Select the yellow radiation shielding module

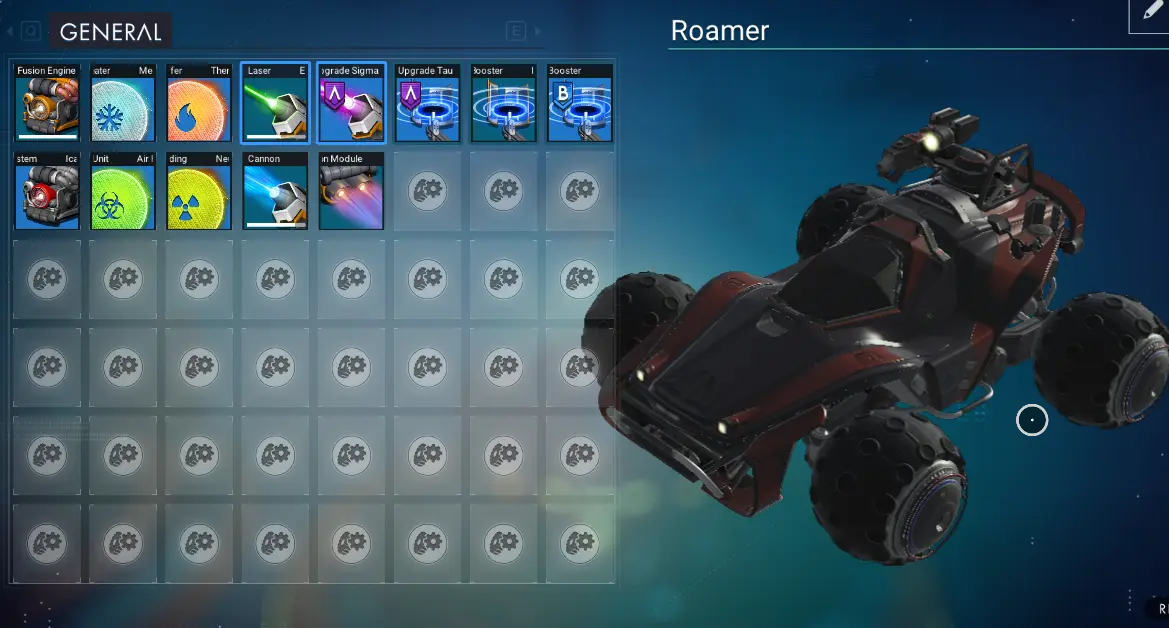click(199, 191)
